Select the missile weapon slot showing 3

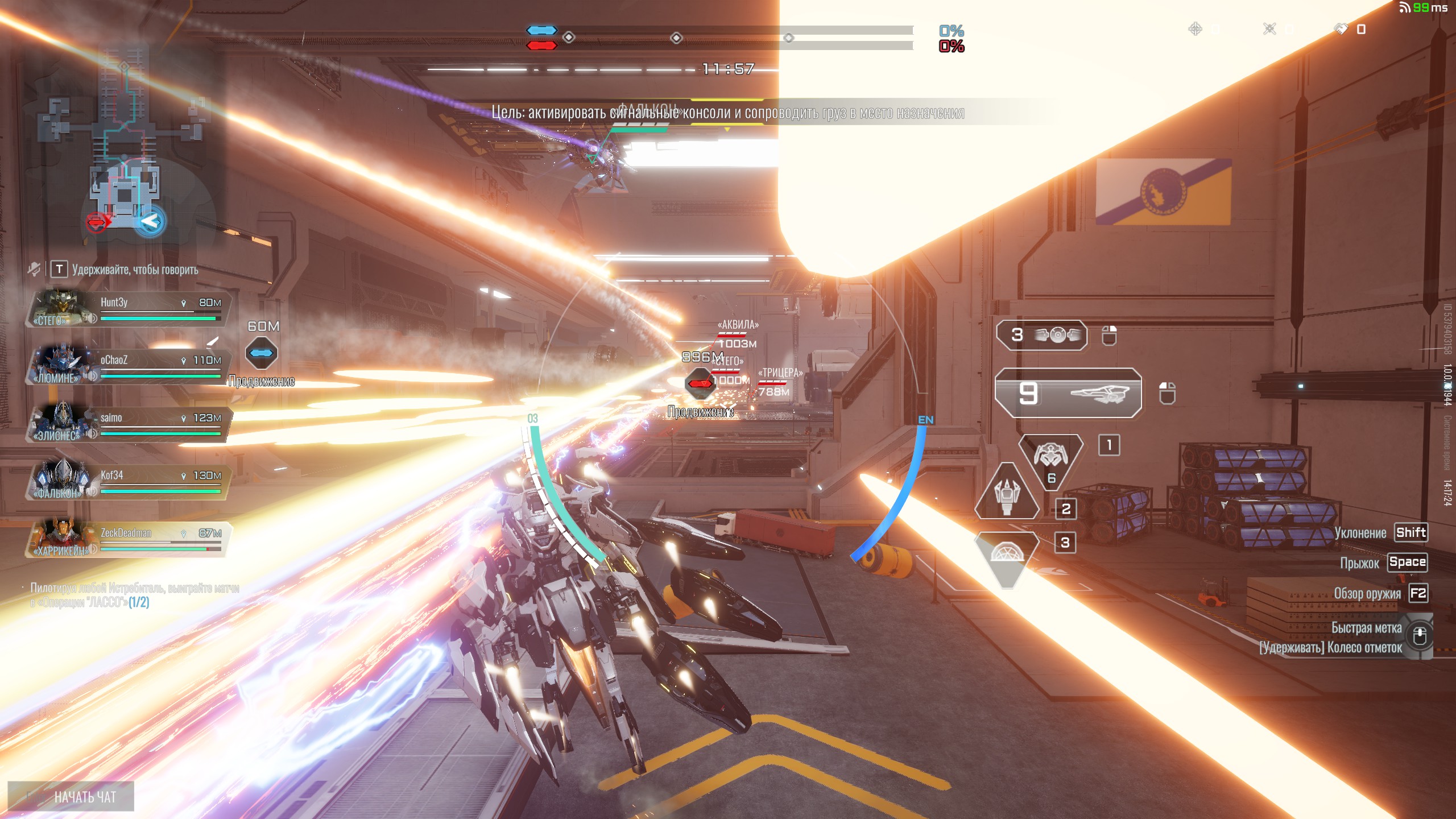pyautogui.click(x=1042, y=335)
